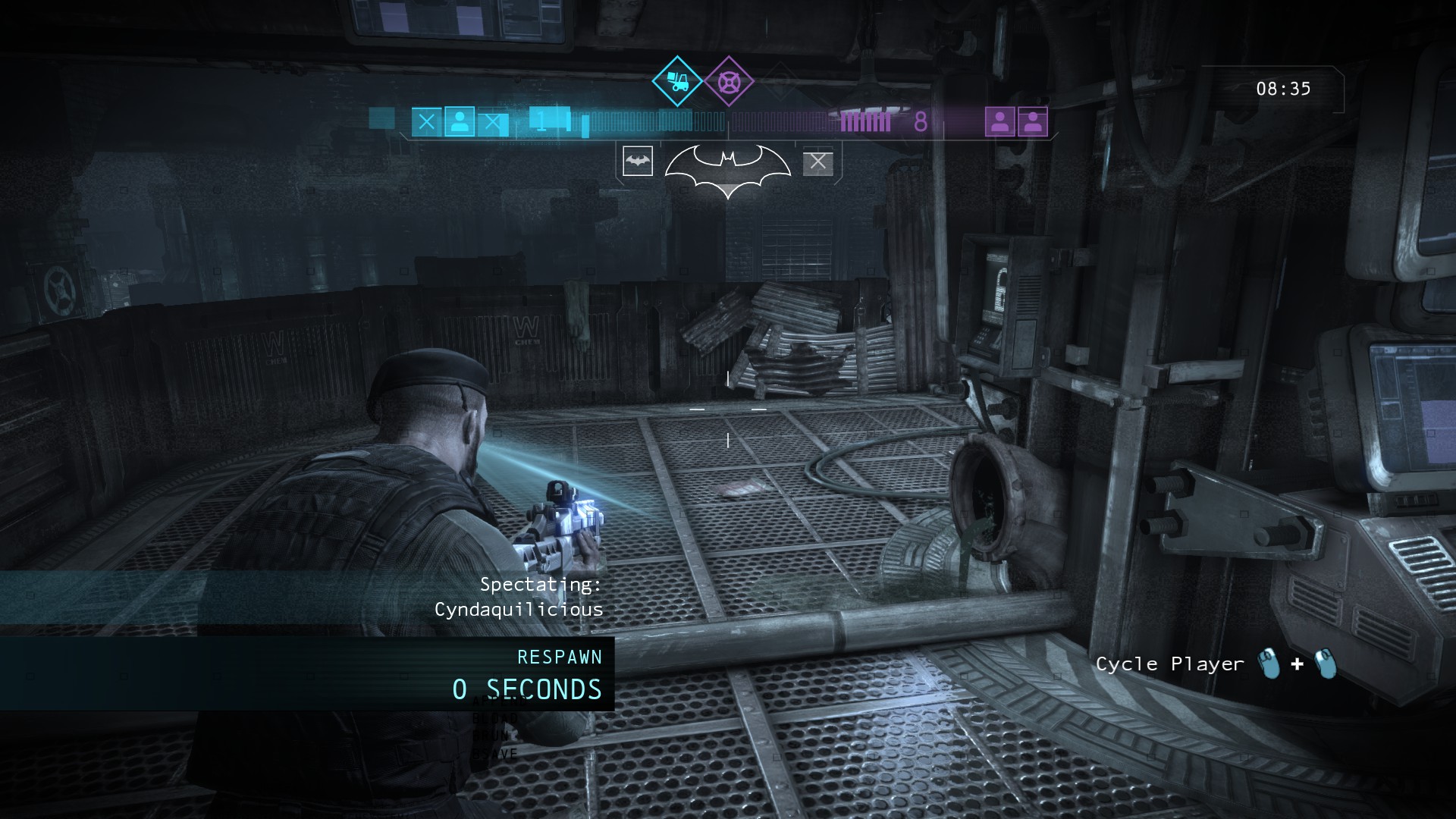
Task: Click the cyan forklift control point icon
Action: (x=676, y=81)
